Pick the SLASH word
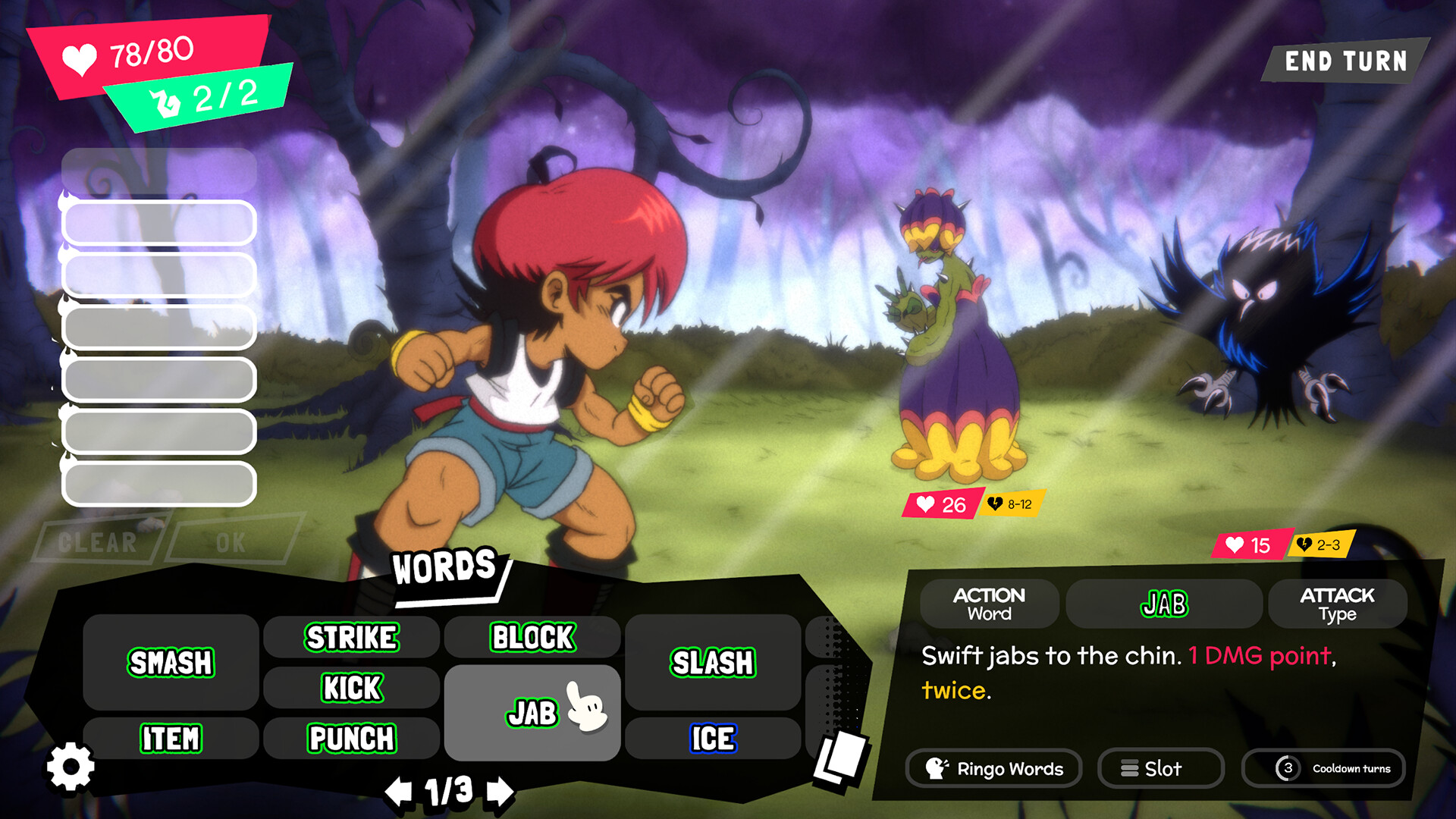 pyautogui.click(x=713, y=663)
